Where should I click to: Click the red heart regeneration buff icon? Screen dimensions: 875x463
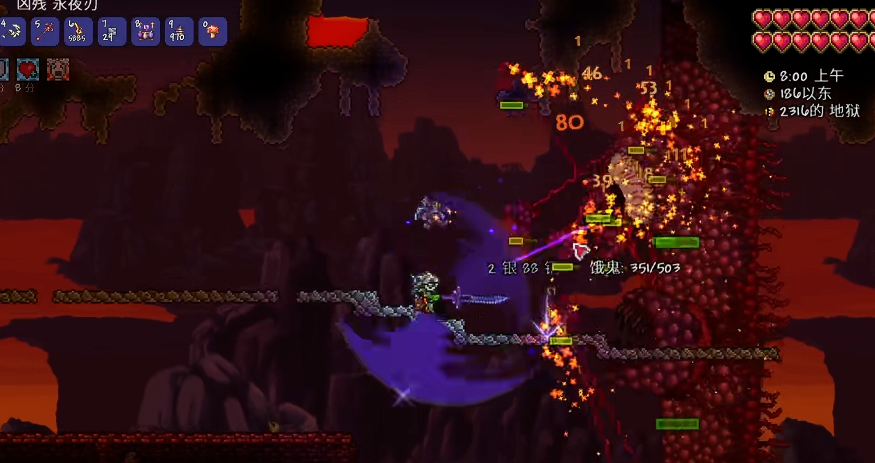(27, 69)
